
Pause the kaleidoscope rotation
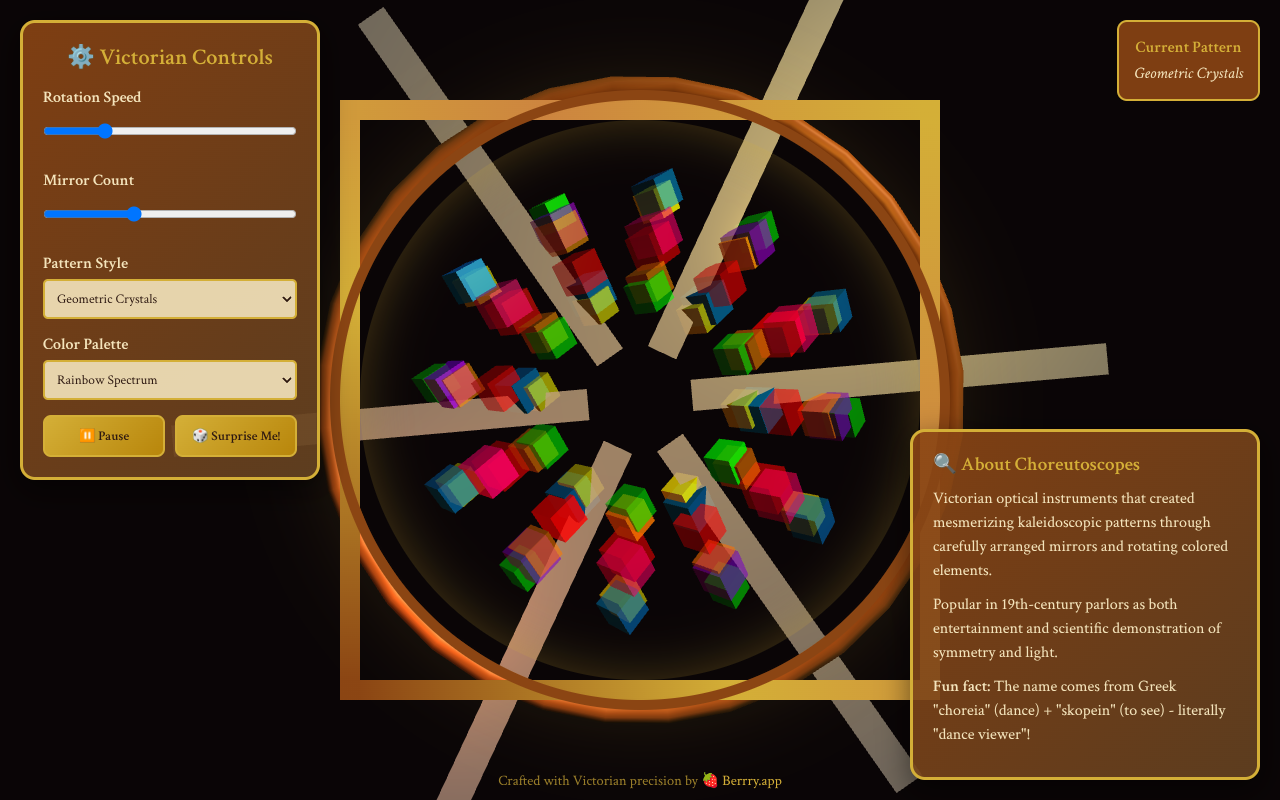tap(104, 436)
